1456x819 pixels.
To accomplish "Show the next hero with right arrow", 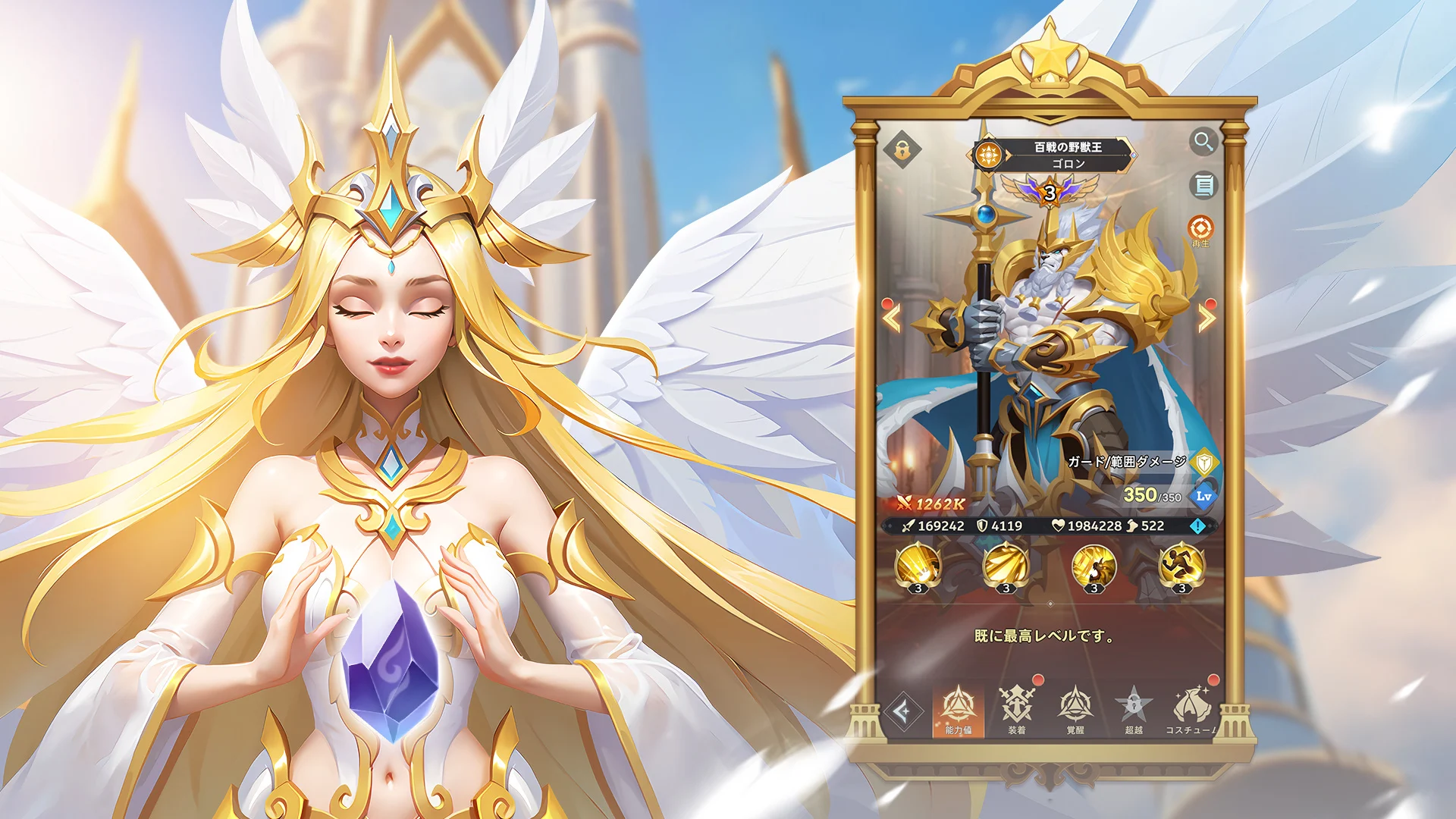I will pos(1207,318).
